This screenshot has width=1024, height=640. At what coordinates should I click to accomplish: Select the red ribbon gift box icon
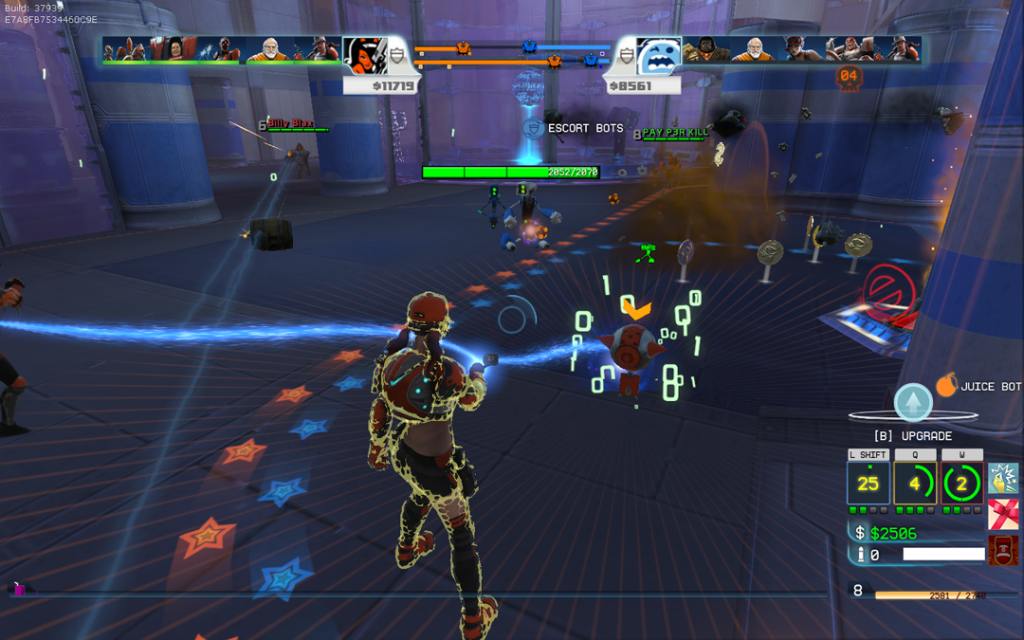tap(1003, 514)
